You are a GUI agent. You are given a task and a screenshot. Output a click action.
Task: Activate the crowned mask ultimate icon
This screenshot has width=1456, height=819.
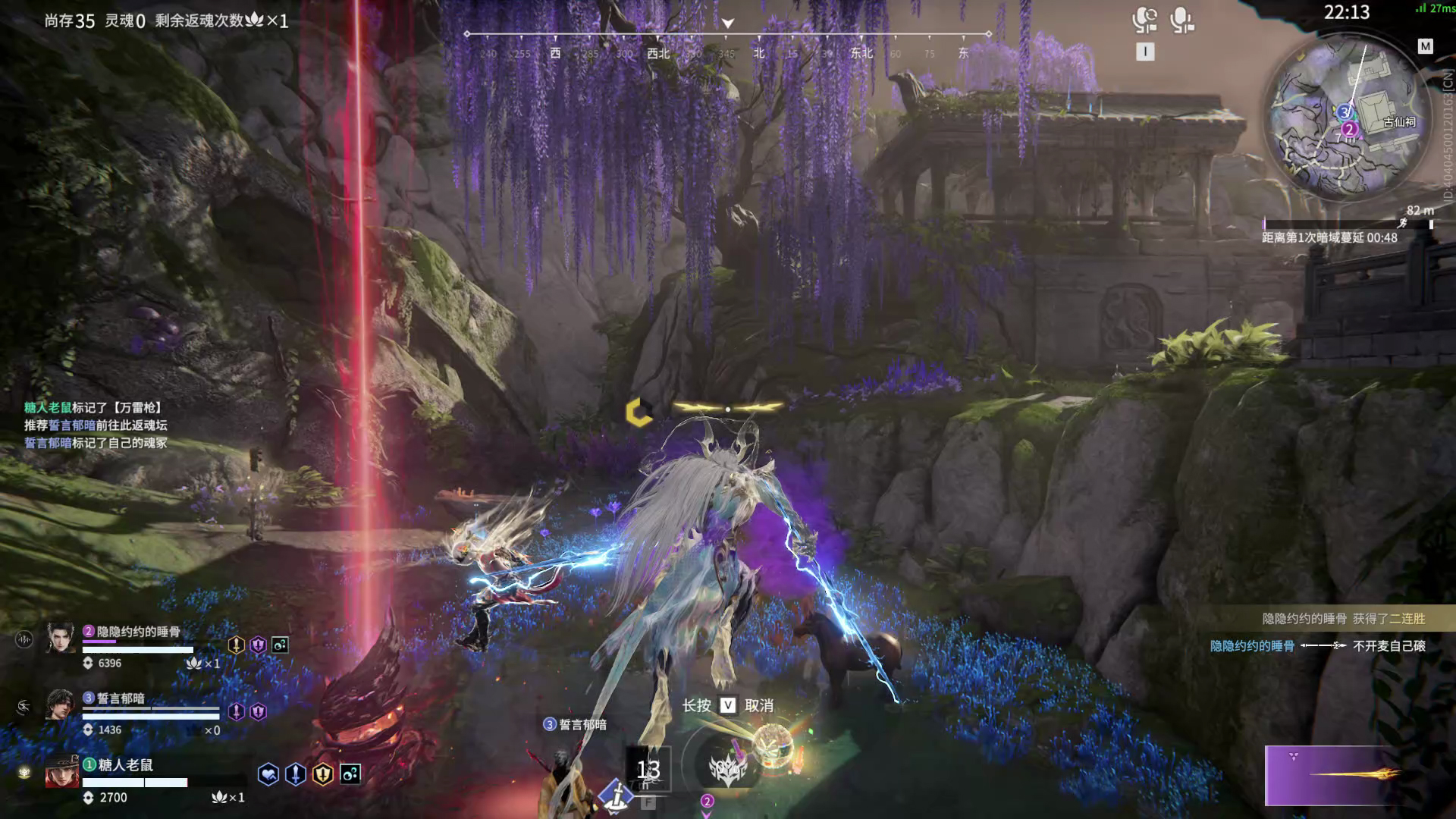(x=727, y=769)
